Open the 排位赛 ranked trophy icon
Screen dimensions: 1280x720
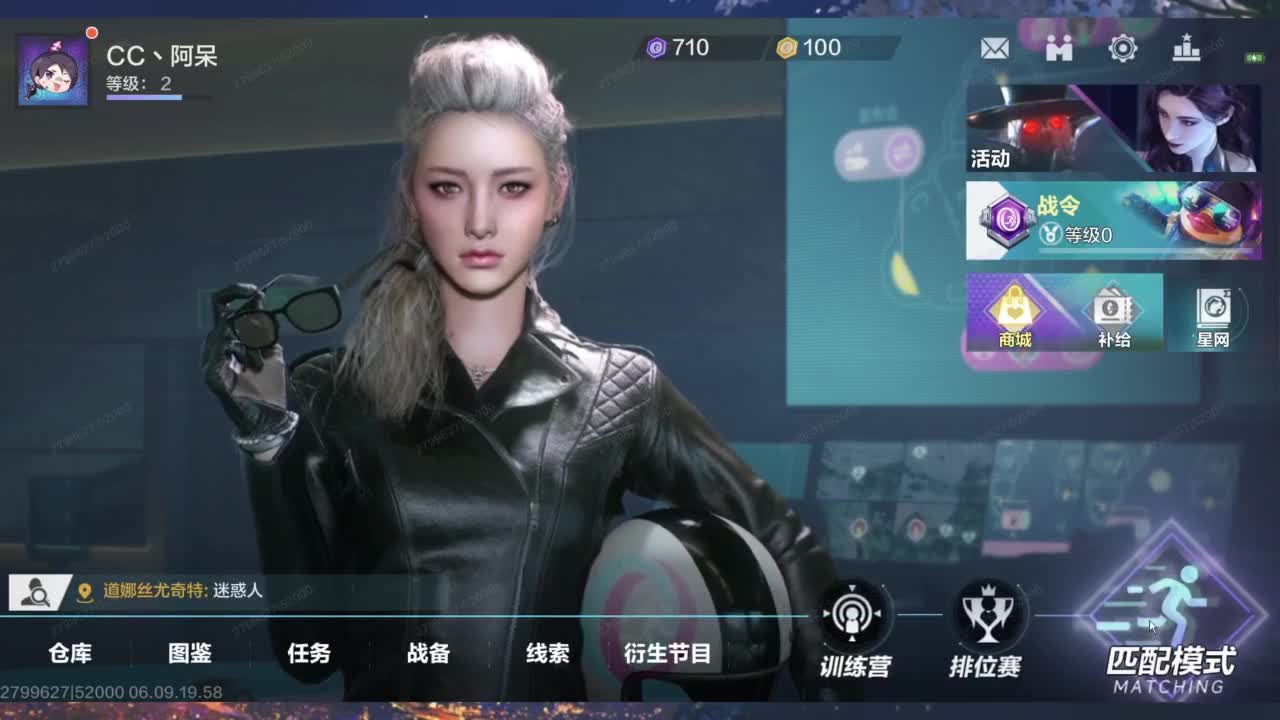pyautogui.click(x=986, y=612)
